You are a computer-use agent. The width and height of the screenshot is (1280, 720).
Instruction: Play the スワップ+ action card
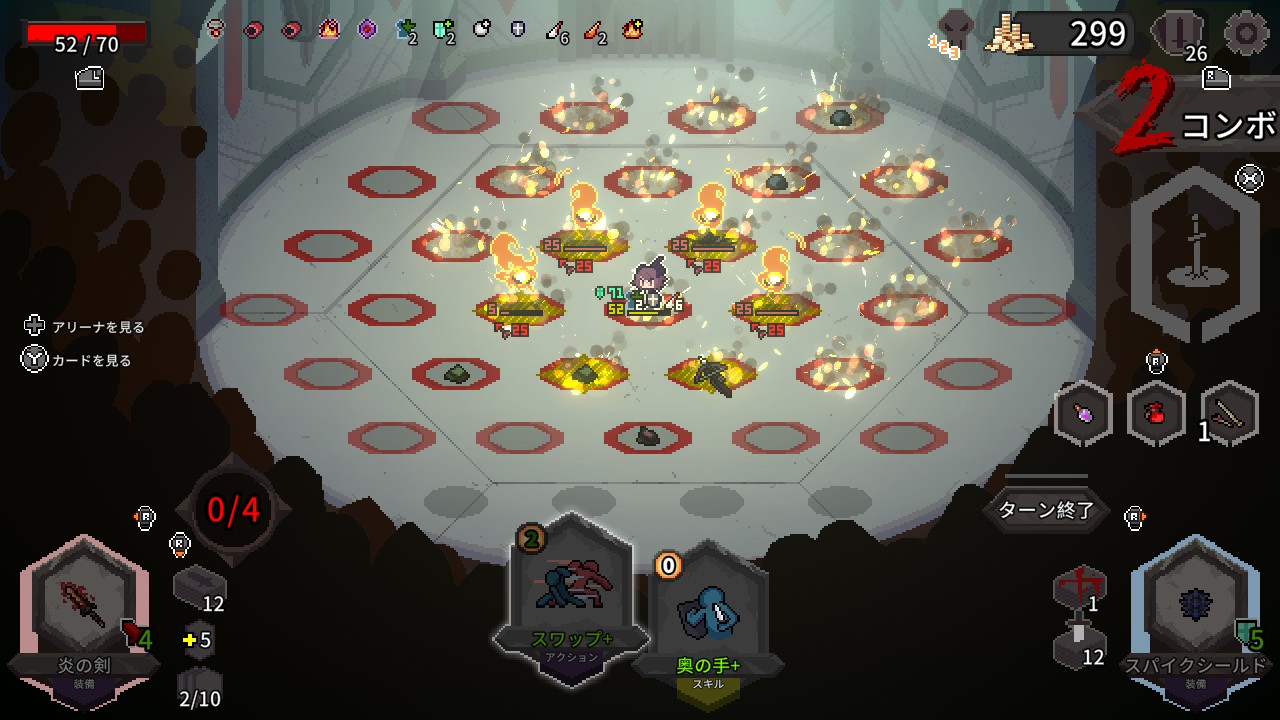click(570, 590)
